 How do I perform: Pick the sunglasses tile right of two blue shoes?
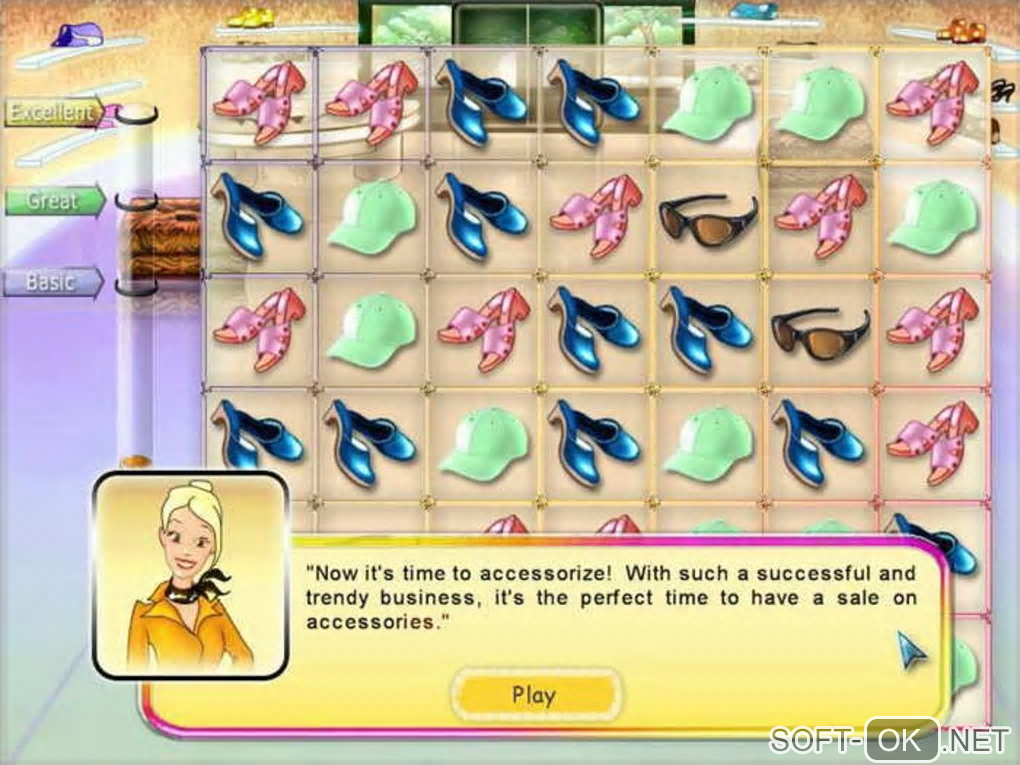pyautogui.click(x=820, y=333)
